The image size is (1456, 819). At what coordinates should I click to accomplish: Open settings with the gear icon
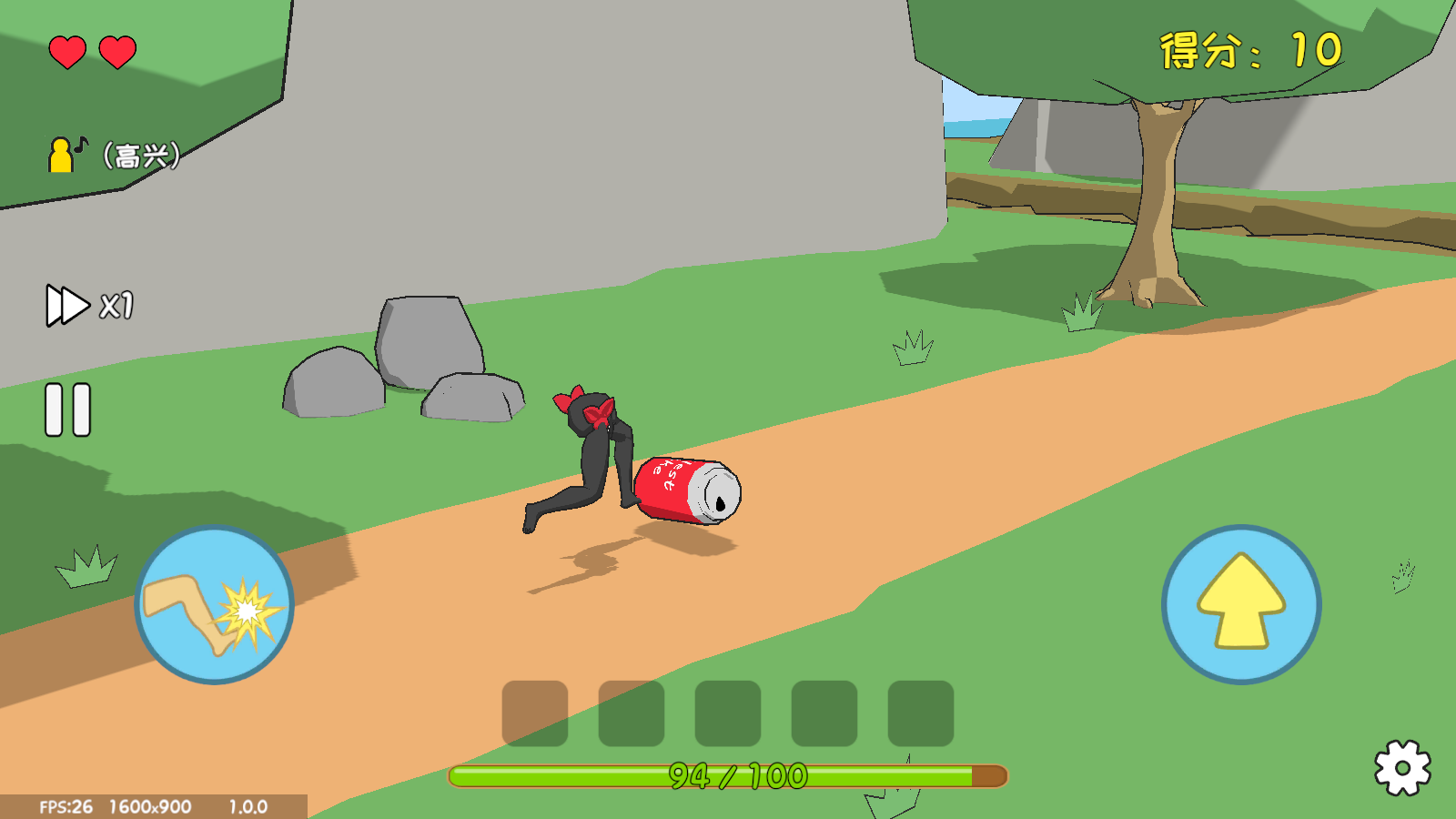pos(1402,768)
